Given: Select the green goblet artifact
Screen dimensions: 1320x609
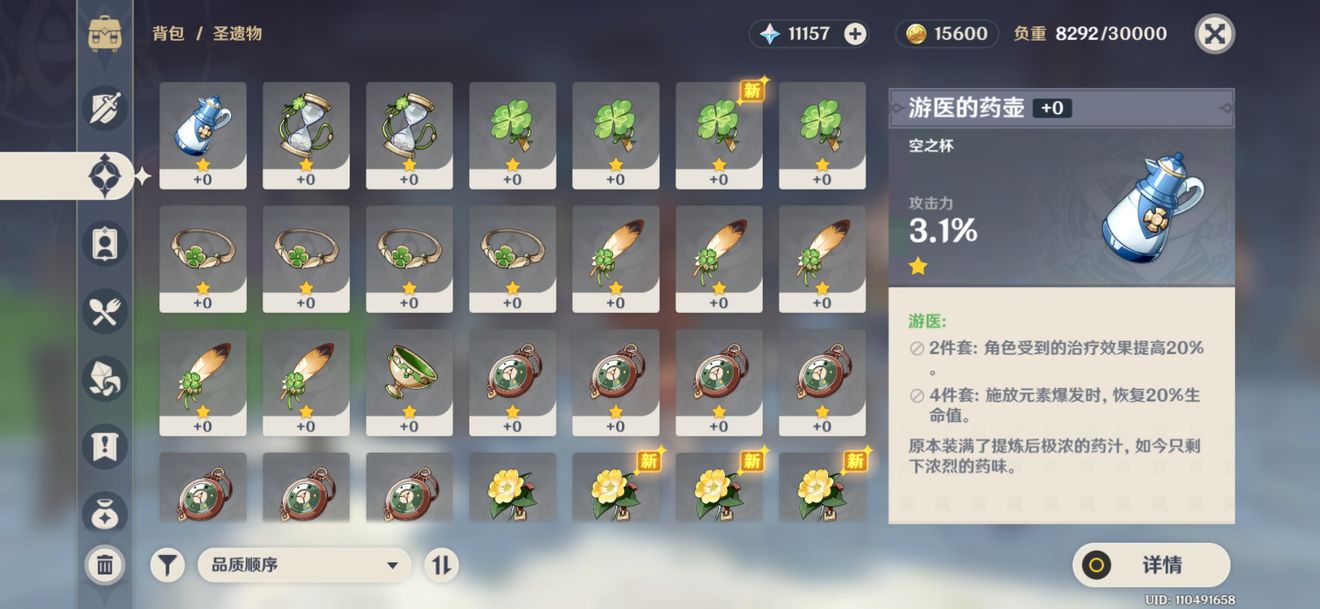Looking at the screenshot, I should click(409, 382).
